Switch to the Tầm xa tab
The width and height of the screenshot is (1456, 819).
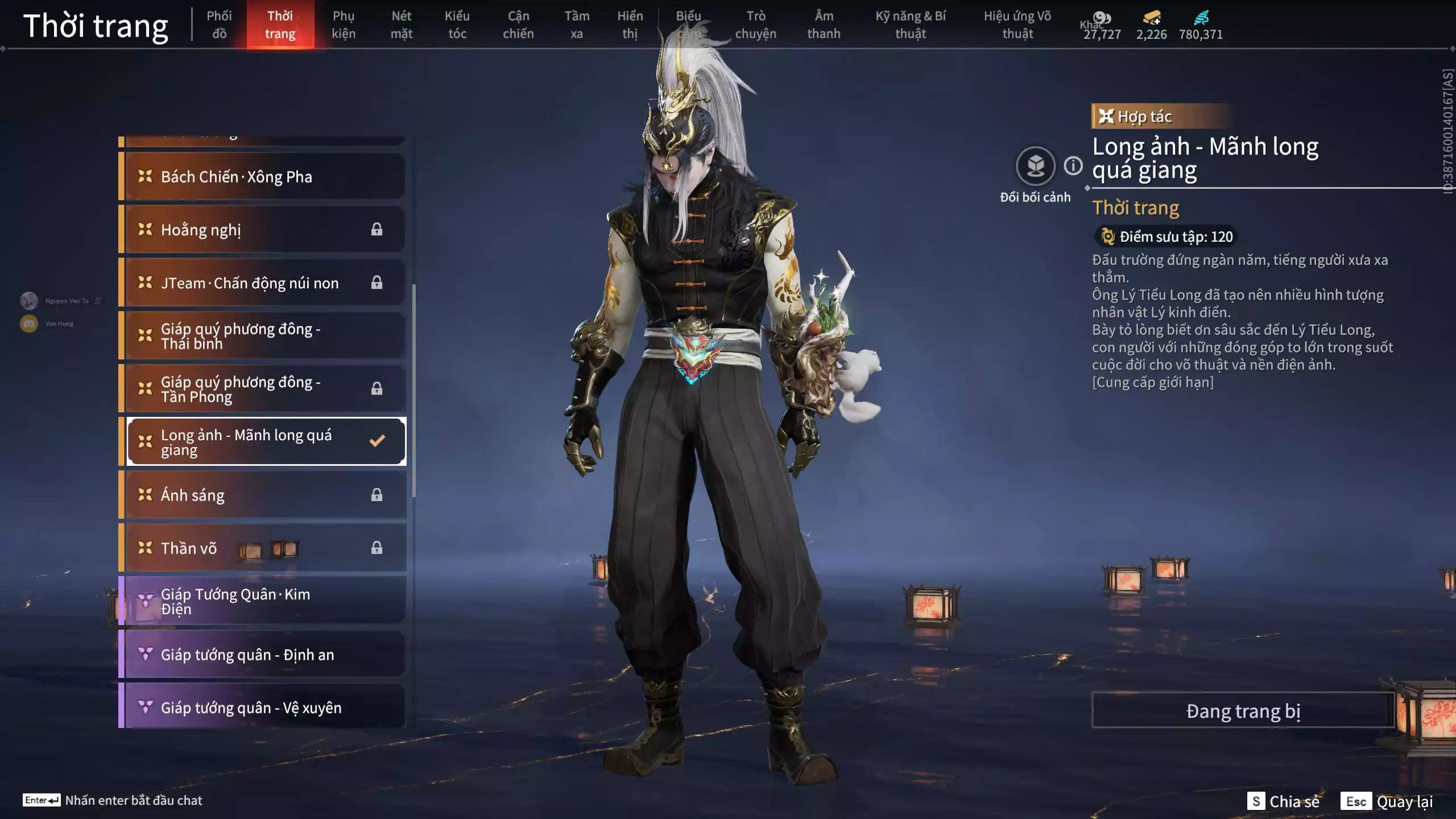point(577,24)
